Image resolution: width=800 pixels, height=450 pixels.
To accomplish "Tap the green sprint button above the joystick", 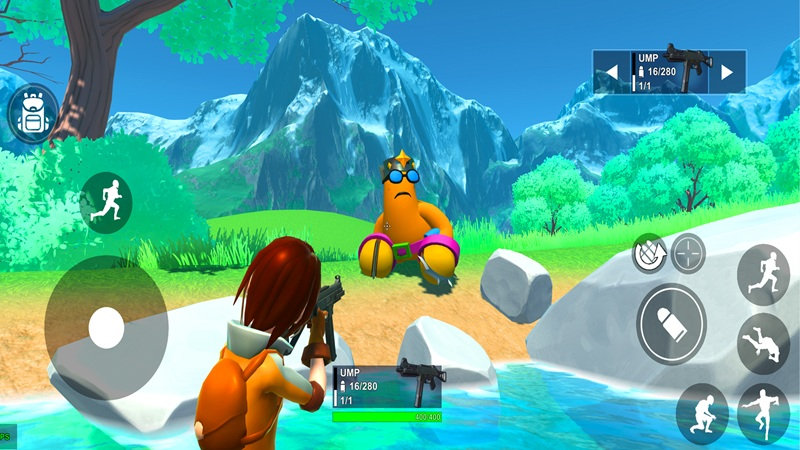I will point(105,202).
